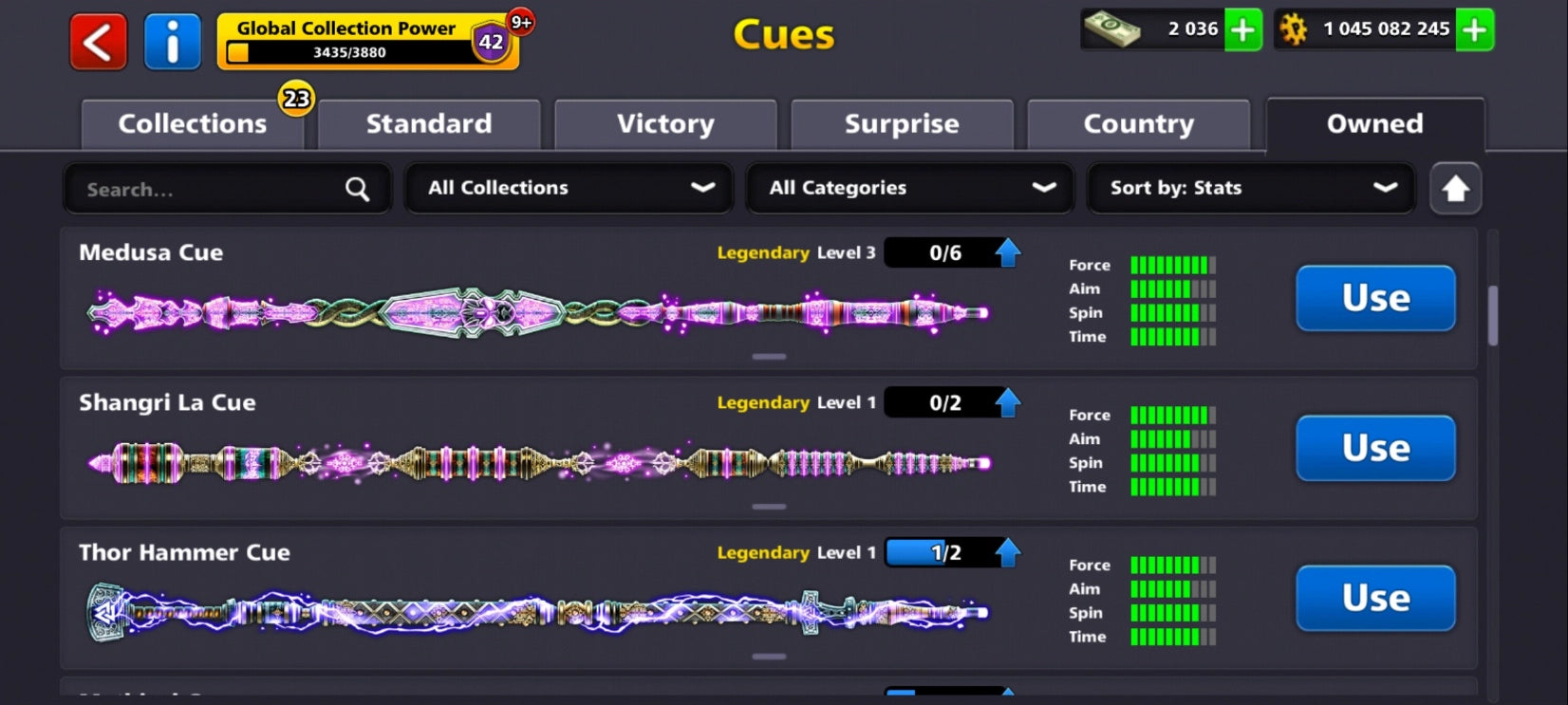
Task: Open the blue info icon
Action: tap(172, 40)
